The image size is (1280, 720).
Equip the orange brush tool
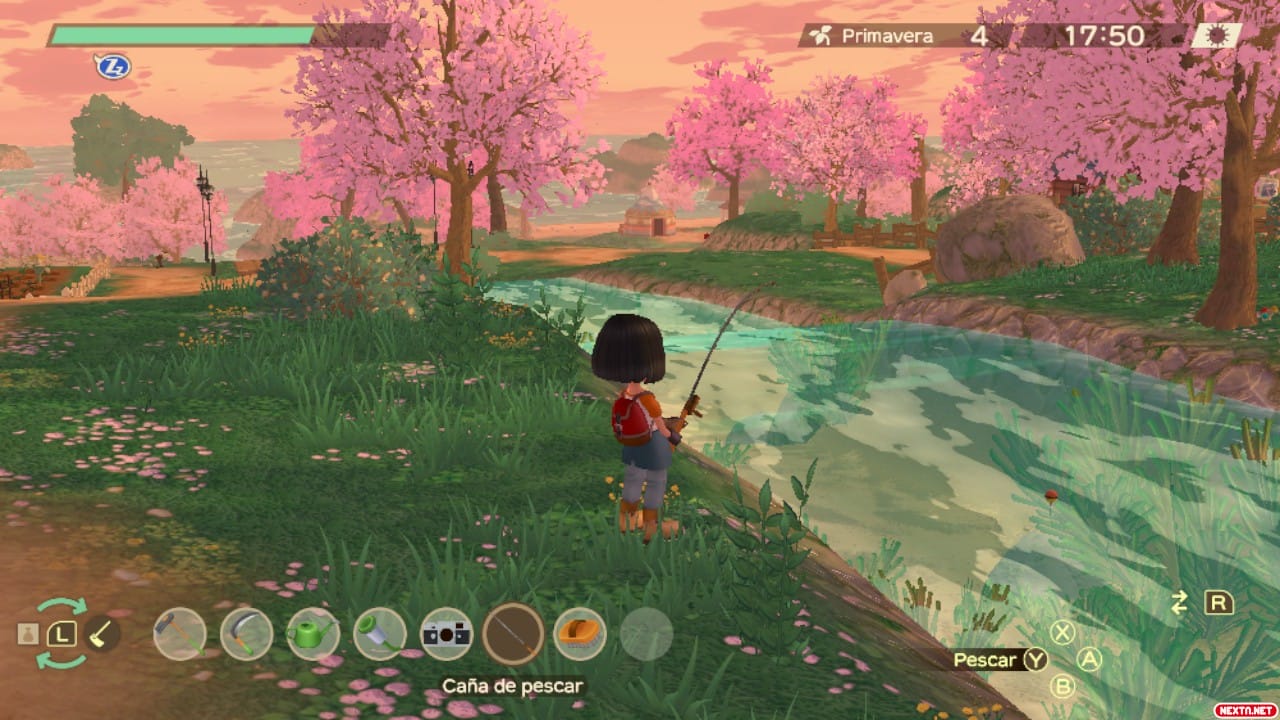[580, 634]
